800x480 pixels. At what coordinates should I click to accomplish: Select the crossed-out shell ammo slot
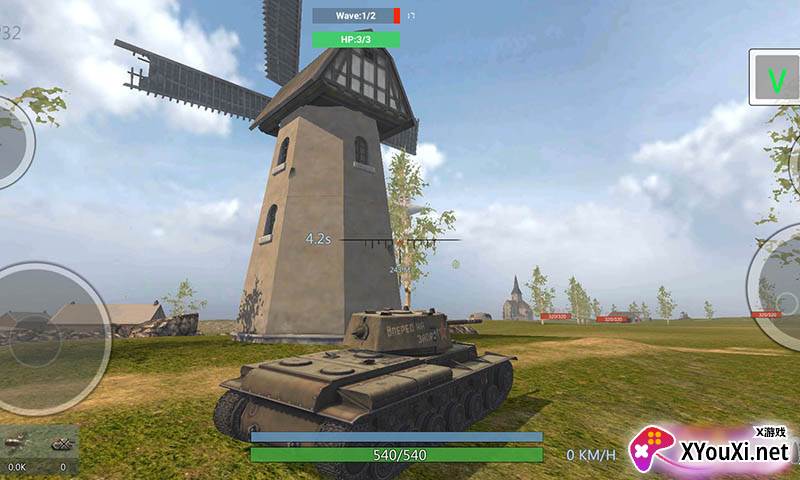tap(61, 443)
